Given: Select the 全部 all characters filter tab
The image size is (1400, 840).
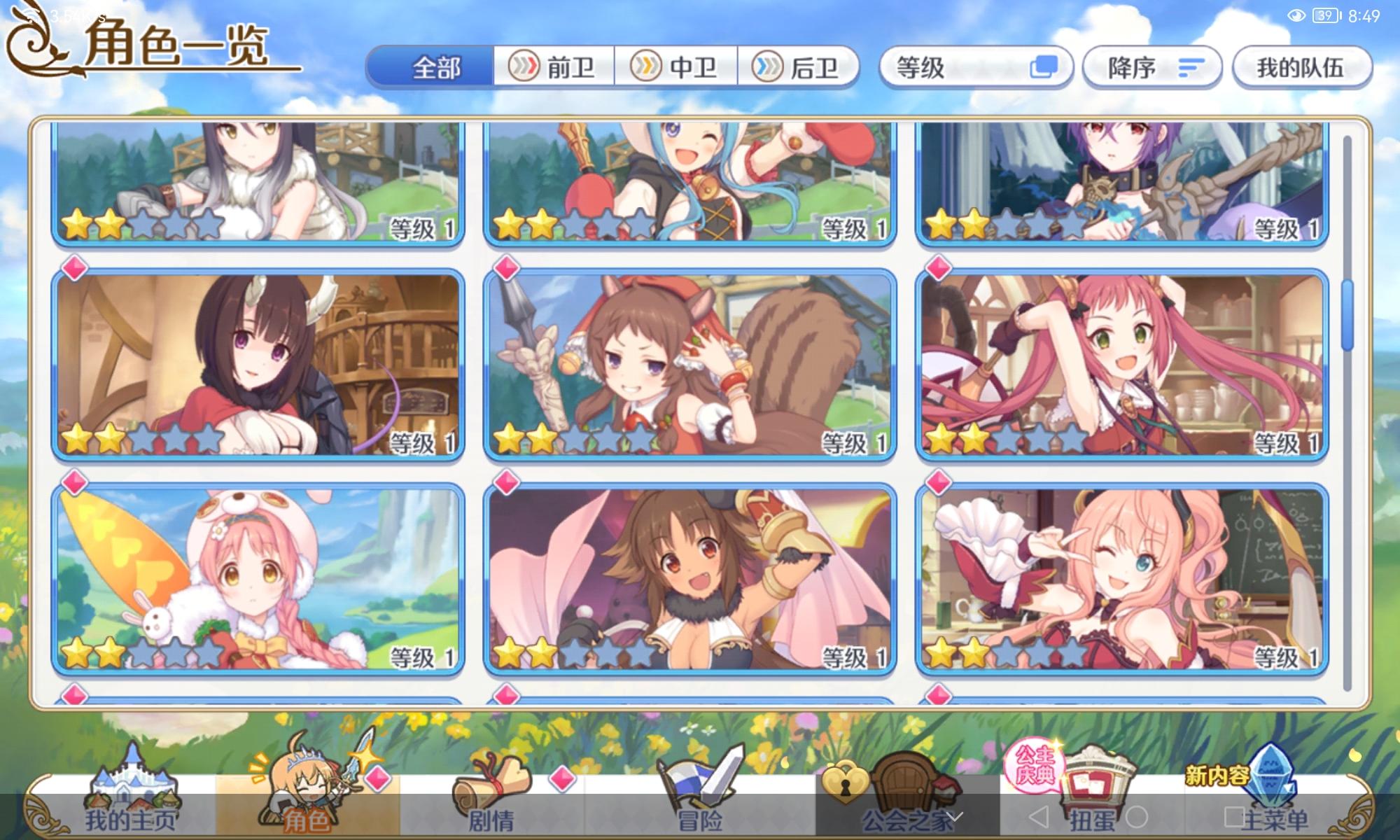Looking at the screenshot, I should [x=437, y=66].
